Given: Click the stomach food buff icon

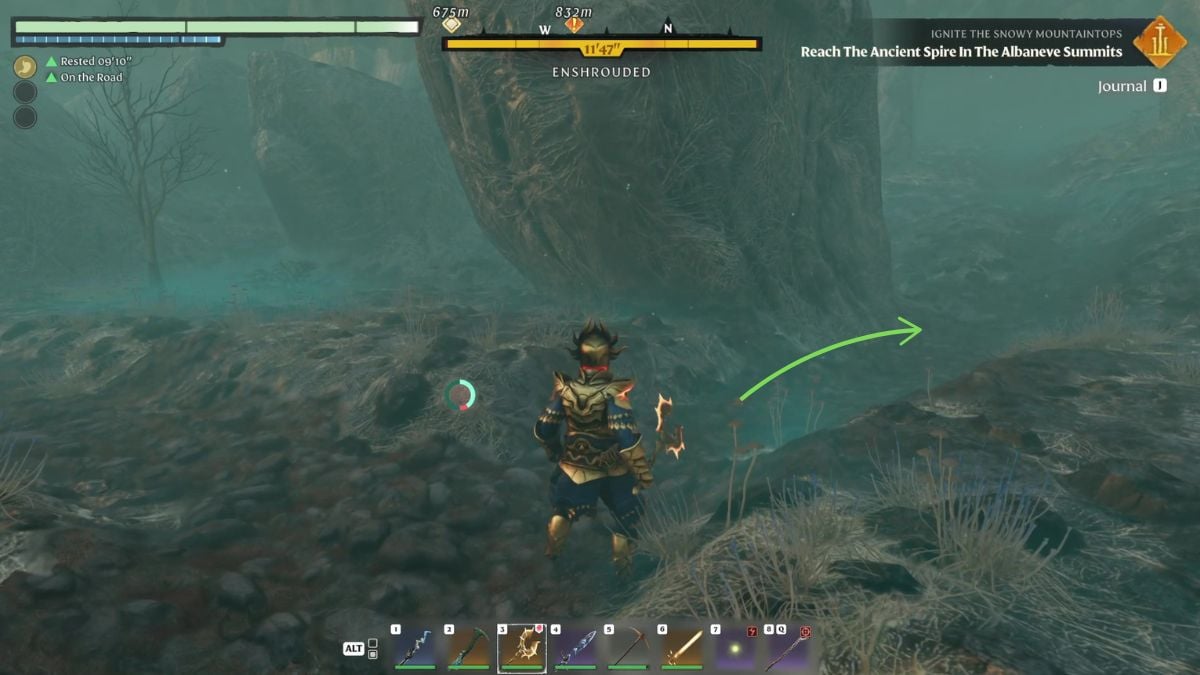Looking at the screenshot, I should point(25,66).
